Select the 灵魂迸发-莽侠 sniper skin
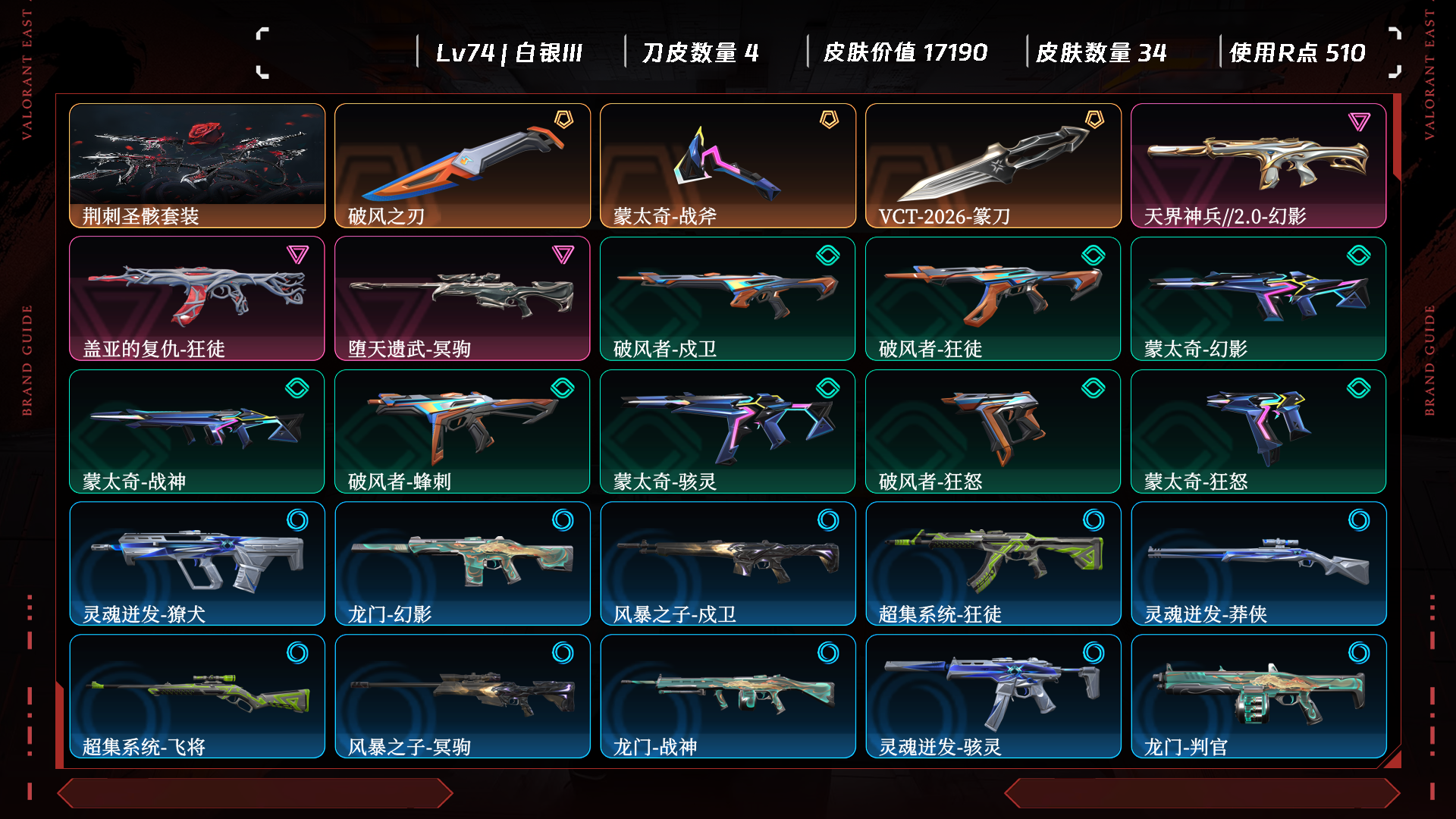Viewport: 1456px width, 819px height. (1258, 563)
